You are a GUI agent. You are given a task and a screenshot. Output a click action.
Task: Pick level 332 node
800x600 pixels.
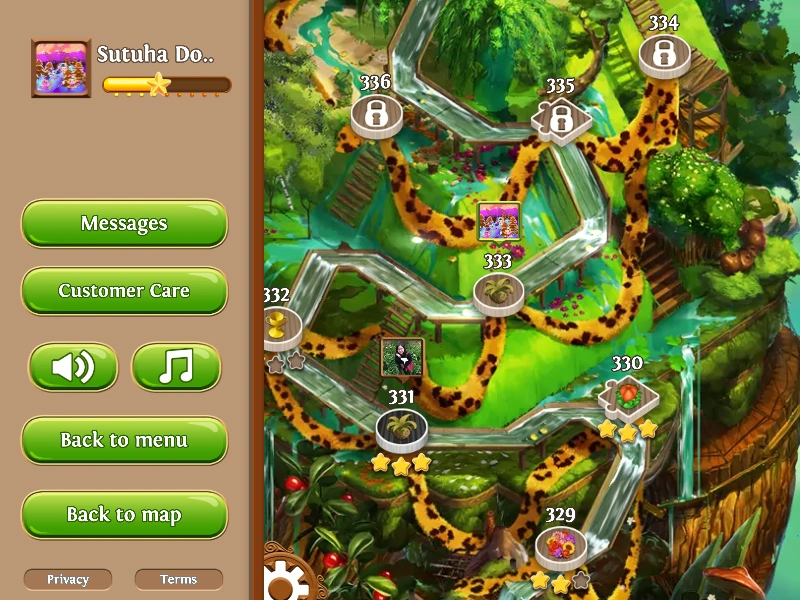click(x=275, y=326)
